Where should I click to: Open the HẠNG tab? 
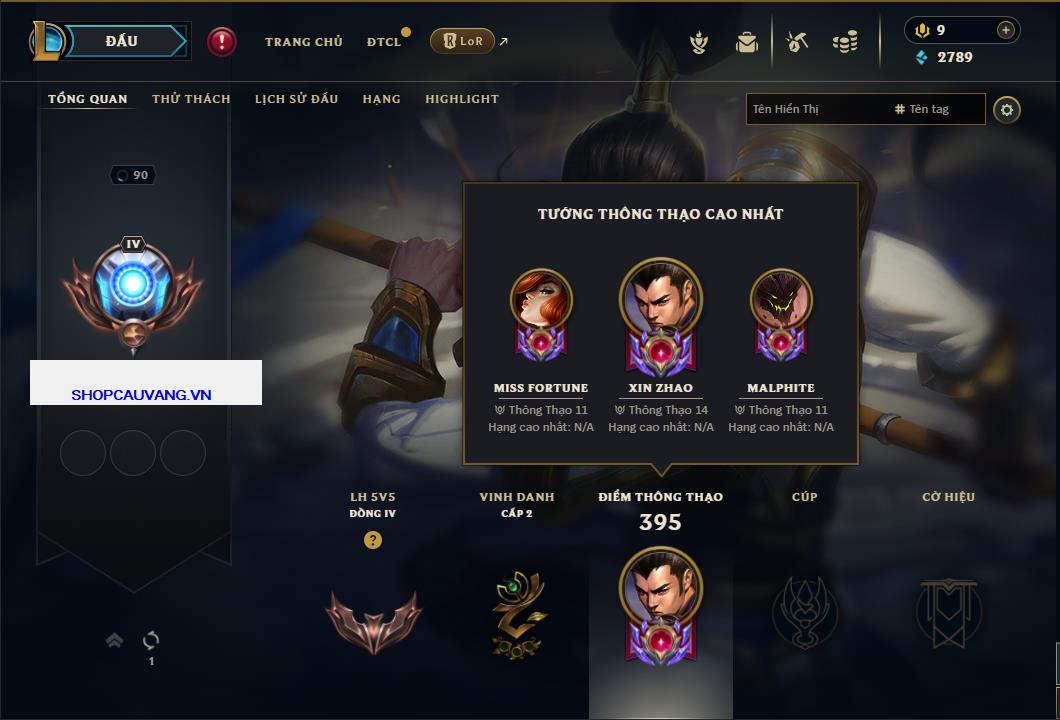pos(381,99)
